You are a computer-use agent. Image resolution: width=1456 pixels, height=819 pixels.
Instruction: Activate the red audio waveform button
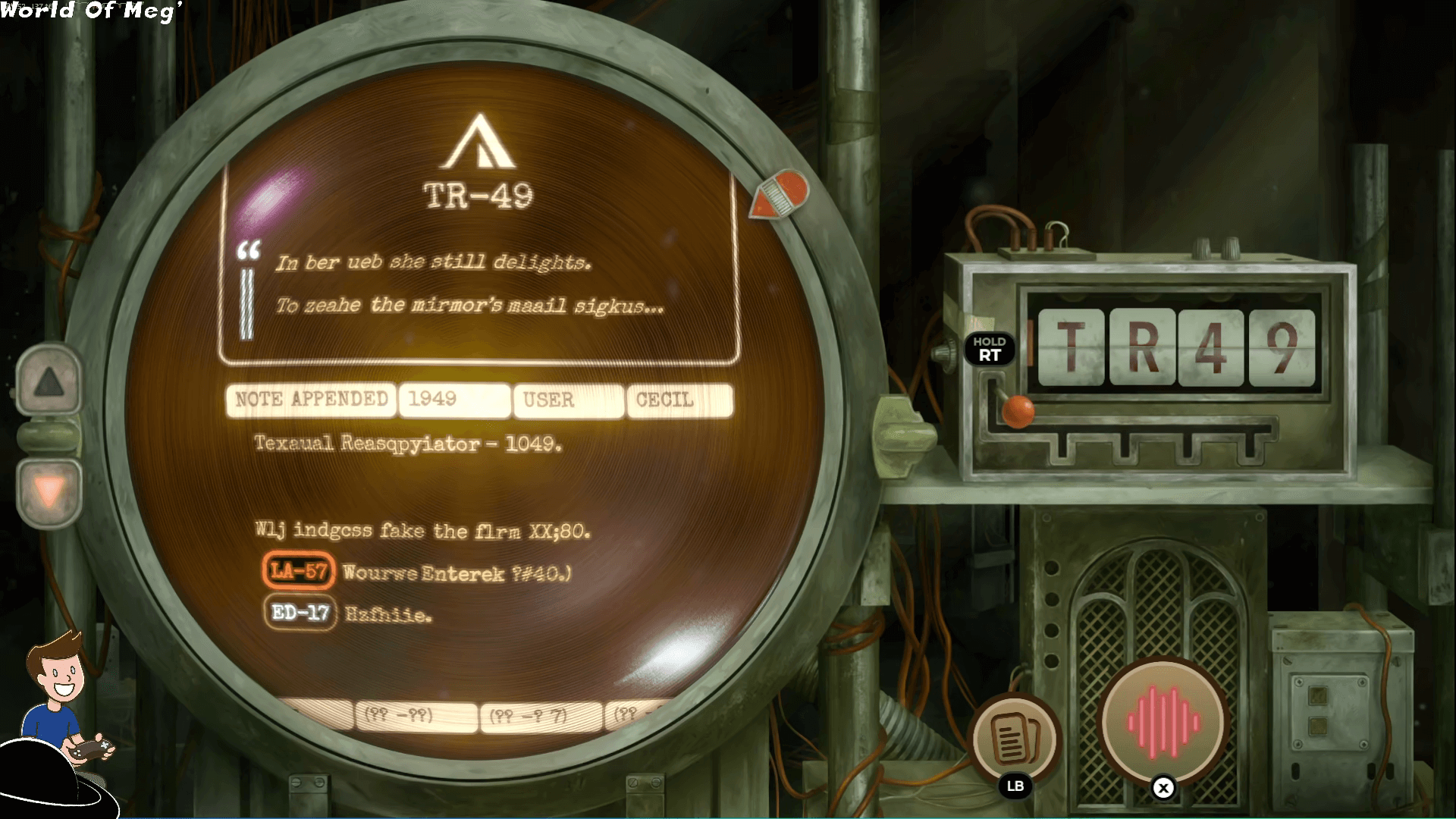(x=1163, y=721)
